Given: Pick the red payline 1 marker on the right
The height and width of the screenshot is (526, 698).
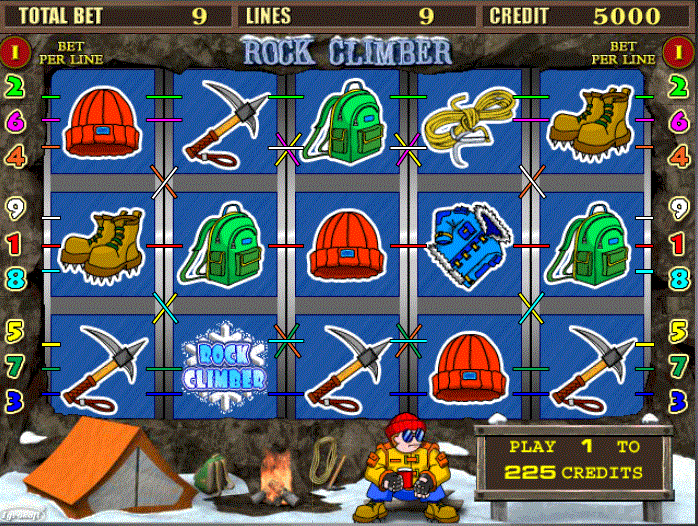Looking at the screenshot, I should point(682,242).
